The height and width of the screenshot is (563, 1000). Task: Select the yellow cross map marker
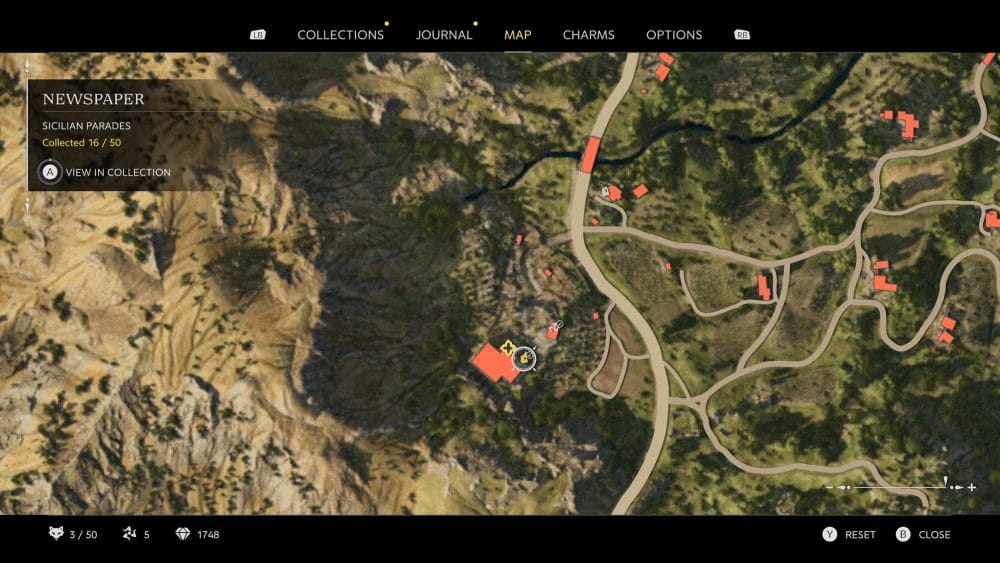click(507, 349)
